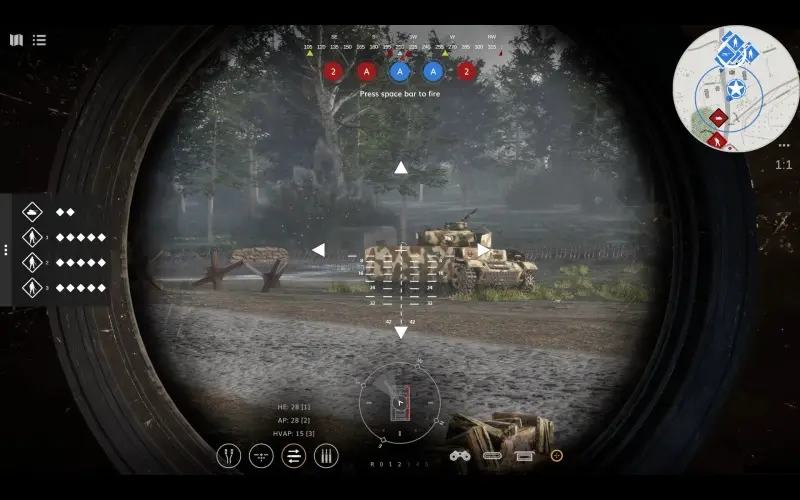Choose the ammunition shells icon
Screen dimensions: 800x500
326,456
